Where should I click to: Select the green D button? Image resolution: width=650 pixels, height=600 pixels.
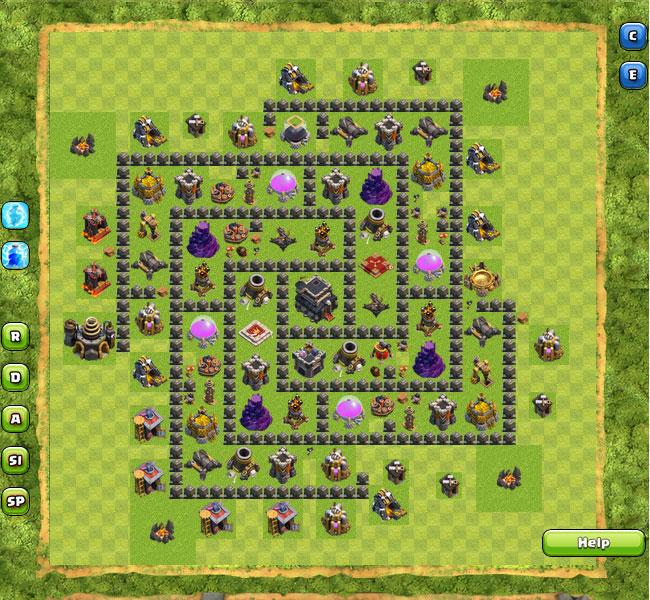point(16,377)
